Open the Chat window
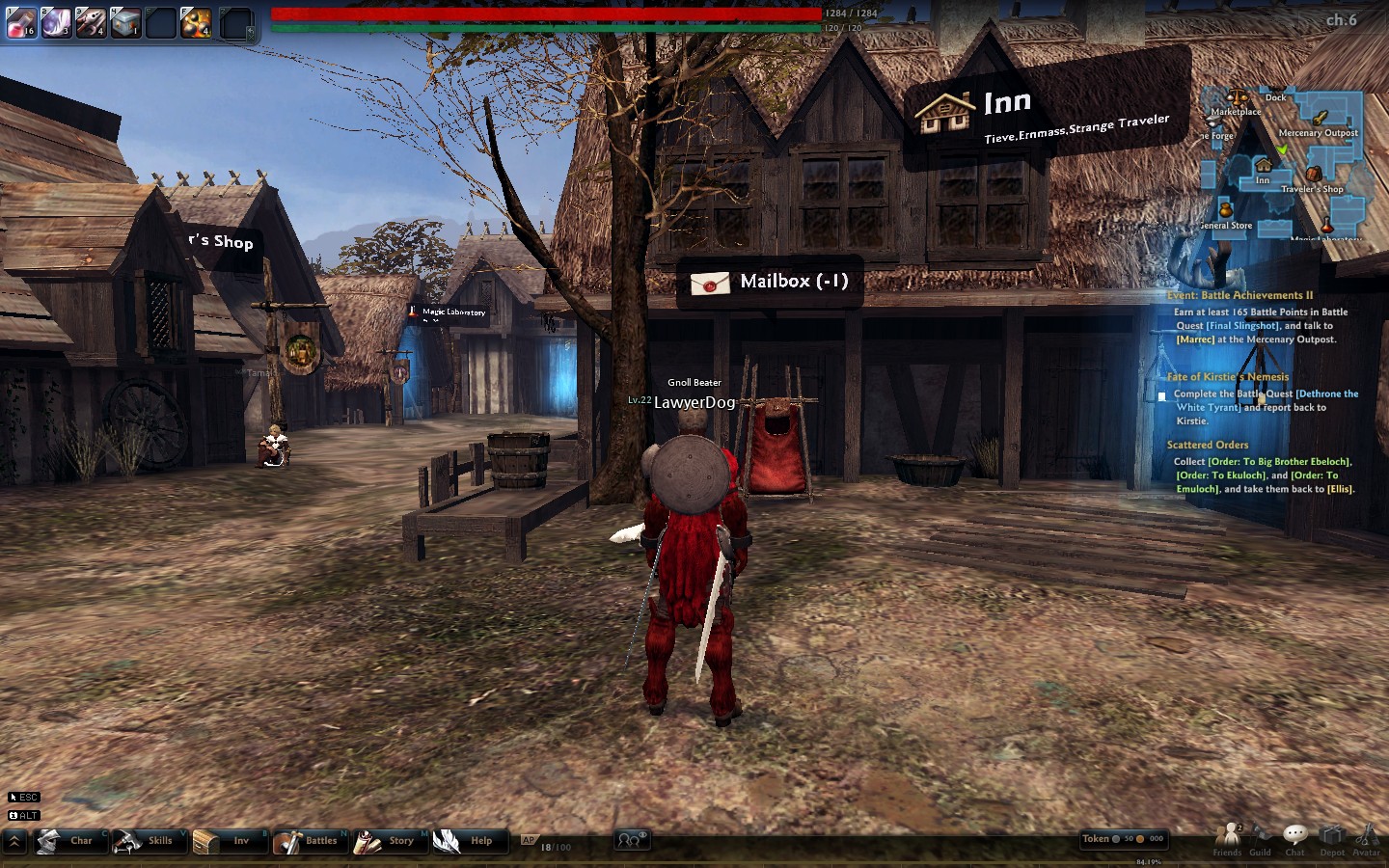This screenshot has height=868, width=1389. click(1295, 838)
